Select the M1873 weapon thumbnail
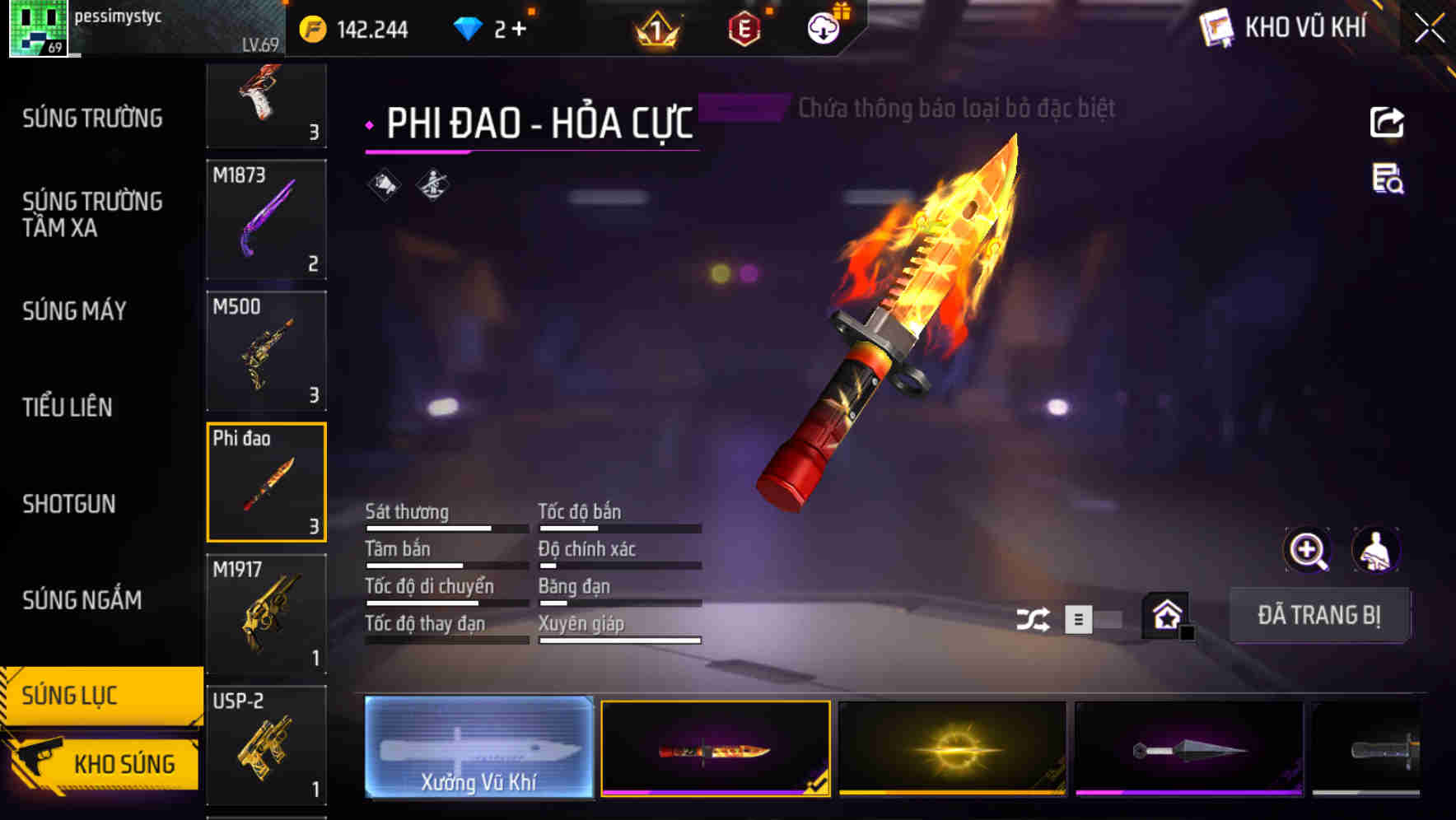This screenshot has height=820, width=1456. (x=266, y=219)
